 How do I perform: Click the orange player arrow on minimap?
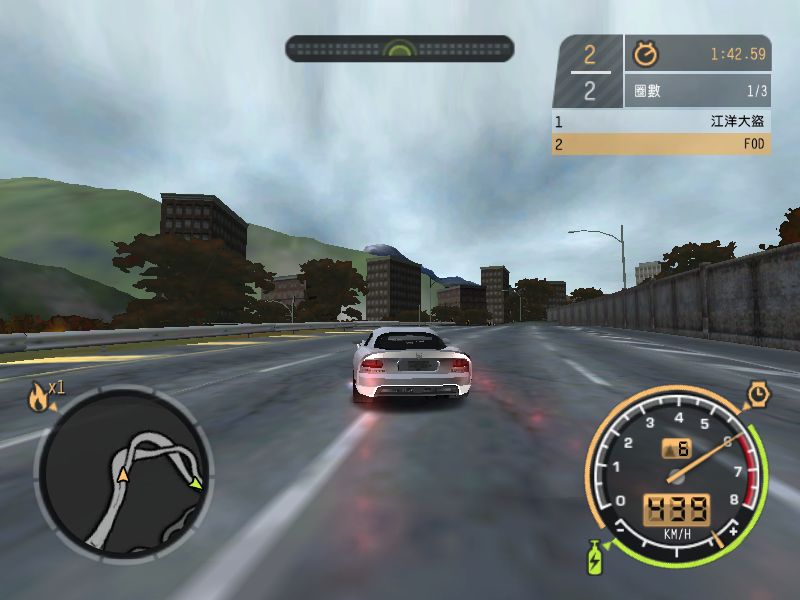123,473
